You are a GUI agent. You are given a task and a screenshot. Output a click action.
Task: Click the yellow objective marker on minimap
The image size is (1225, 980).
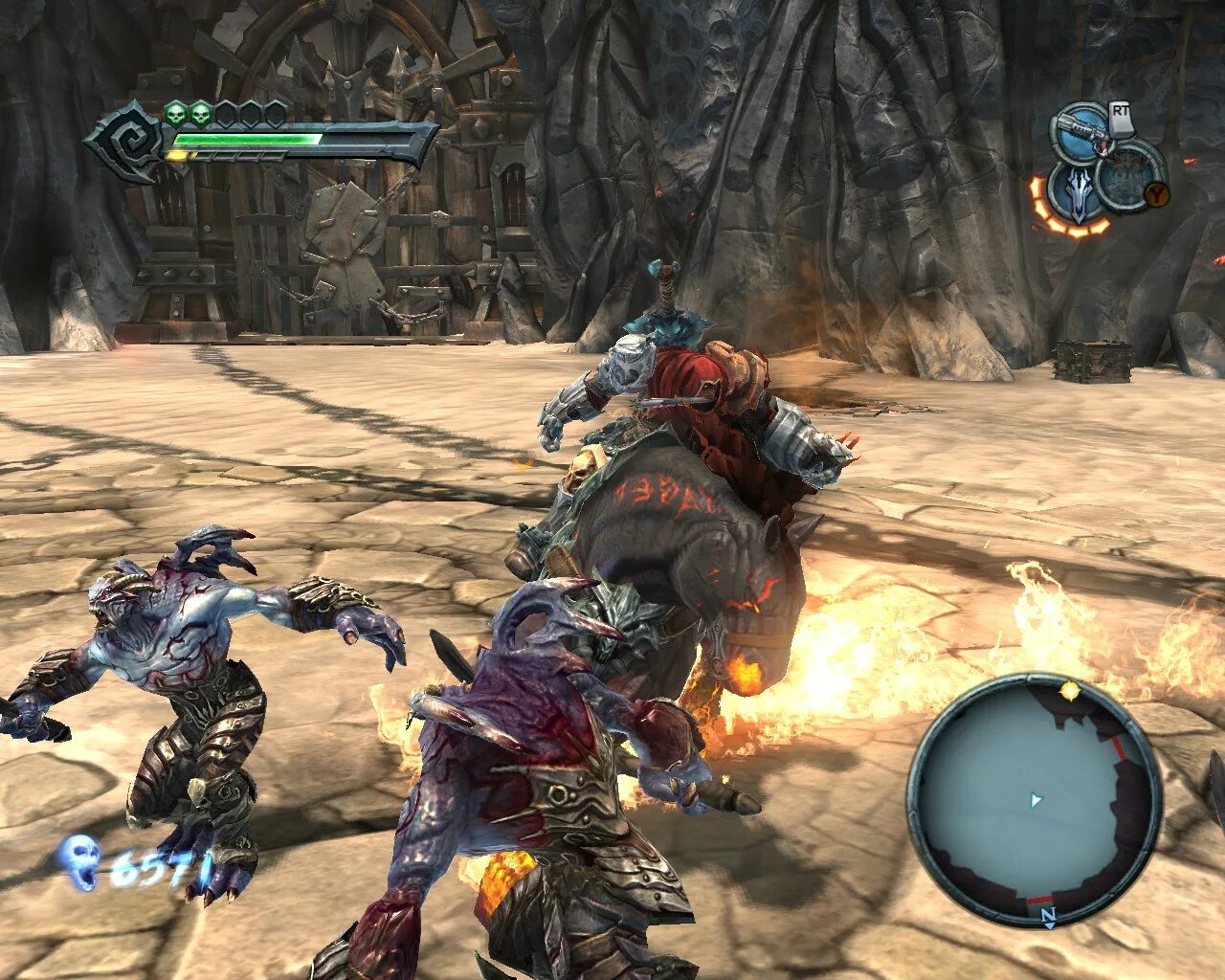point(1070,689)
